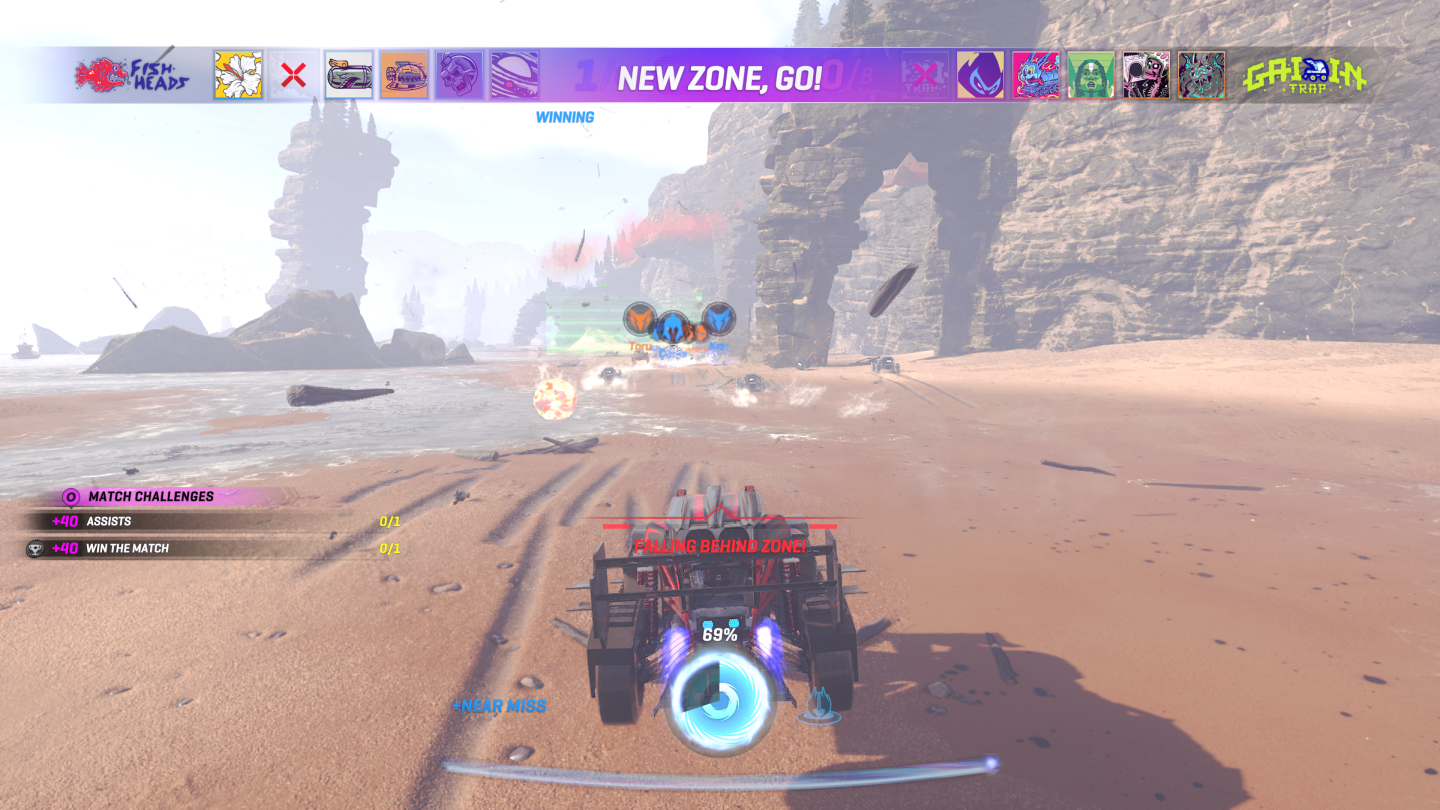Viewport: 1440px width, 810px height.
Task: Select the purple hooded ninja avatar
Action: [980, 74]
